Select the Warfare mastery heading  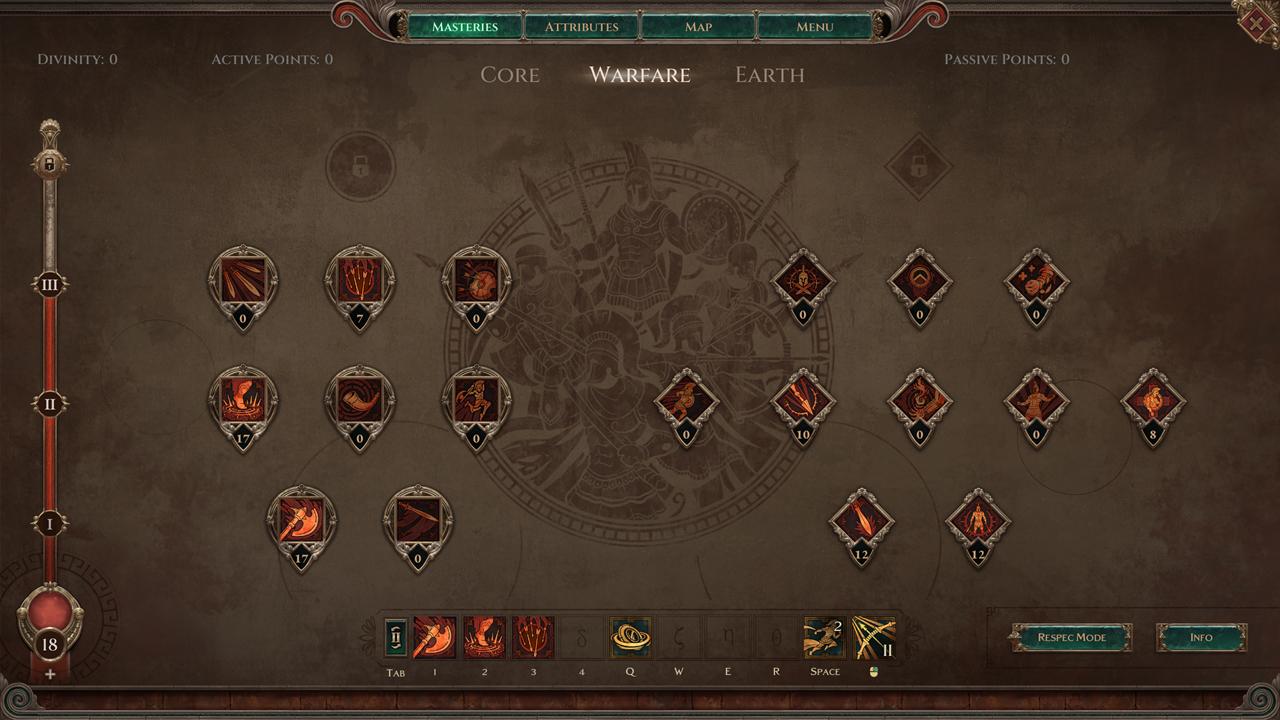tap(640, 75)
